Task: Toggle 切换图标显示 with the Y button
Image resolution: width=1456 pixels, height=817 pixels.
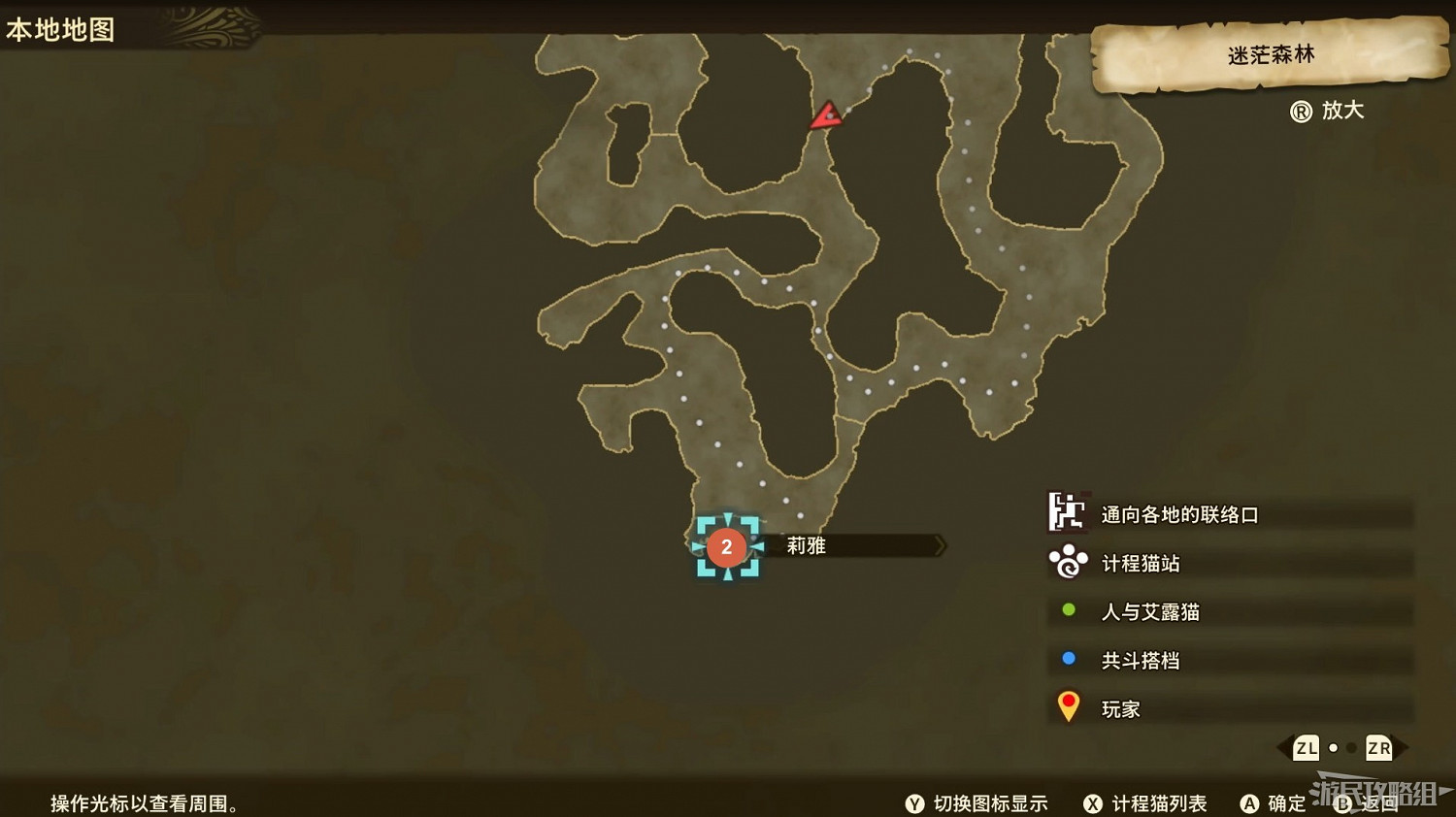Action: 913,804
